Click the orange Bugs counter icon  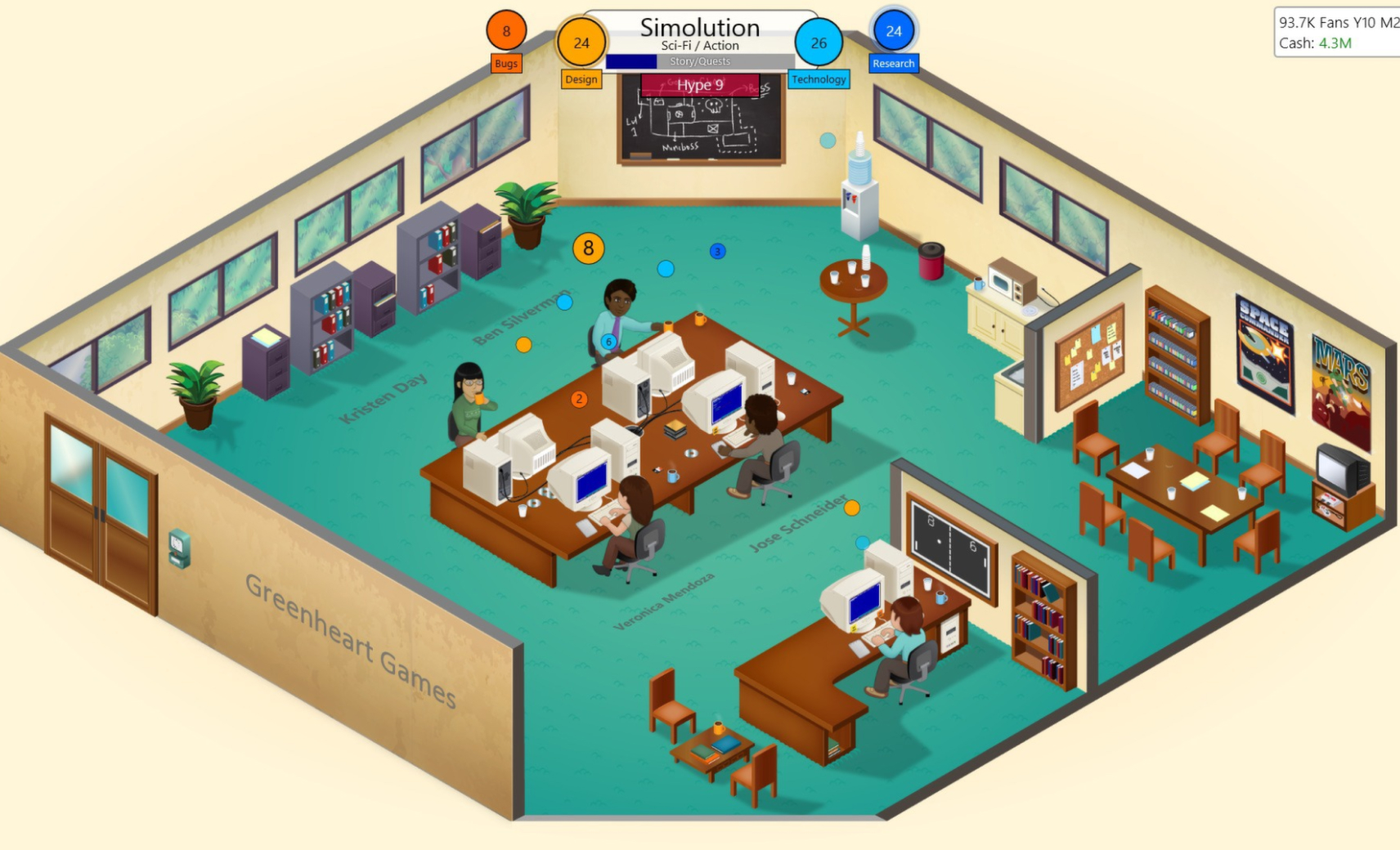click(x=505, y=31)
